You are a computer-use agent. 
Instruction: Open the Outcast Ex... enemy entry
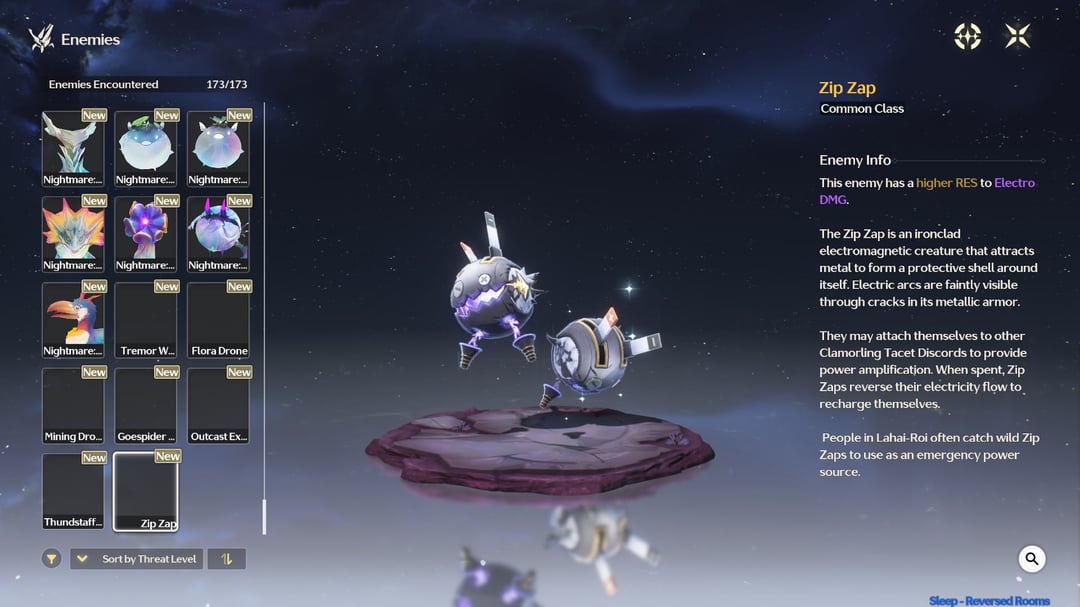pos(219,405)
